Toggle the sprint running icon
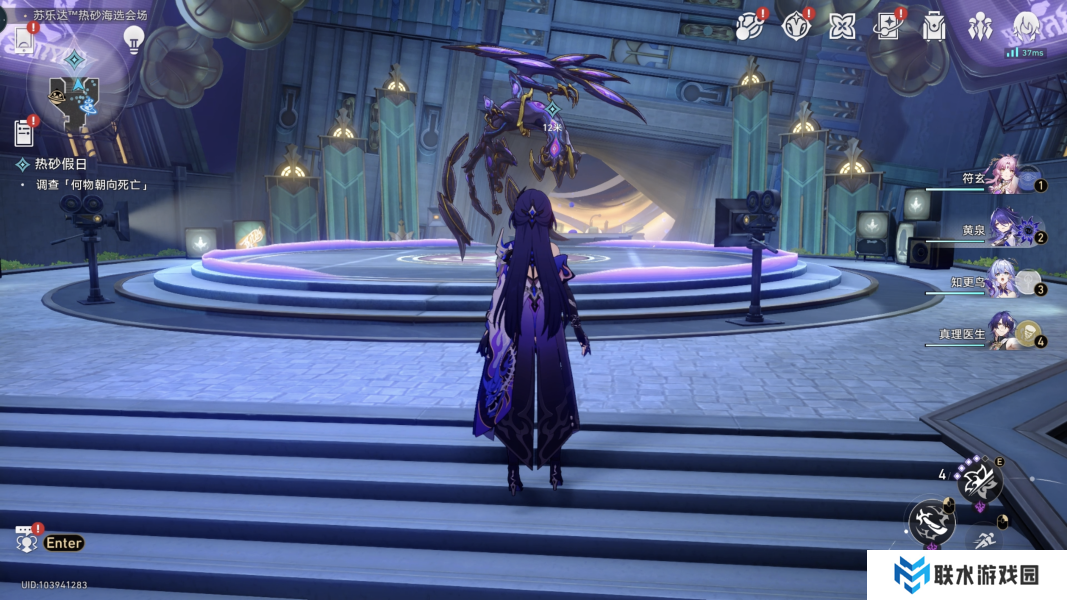This screenshot has height=600, width=1067. click(986, 542)
